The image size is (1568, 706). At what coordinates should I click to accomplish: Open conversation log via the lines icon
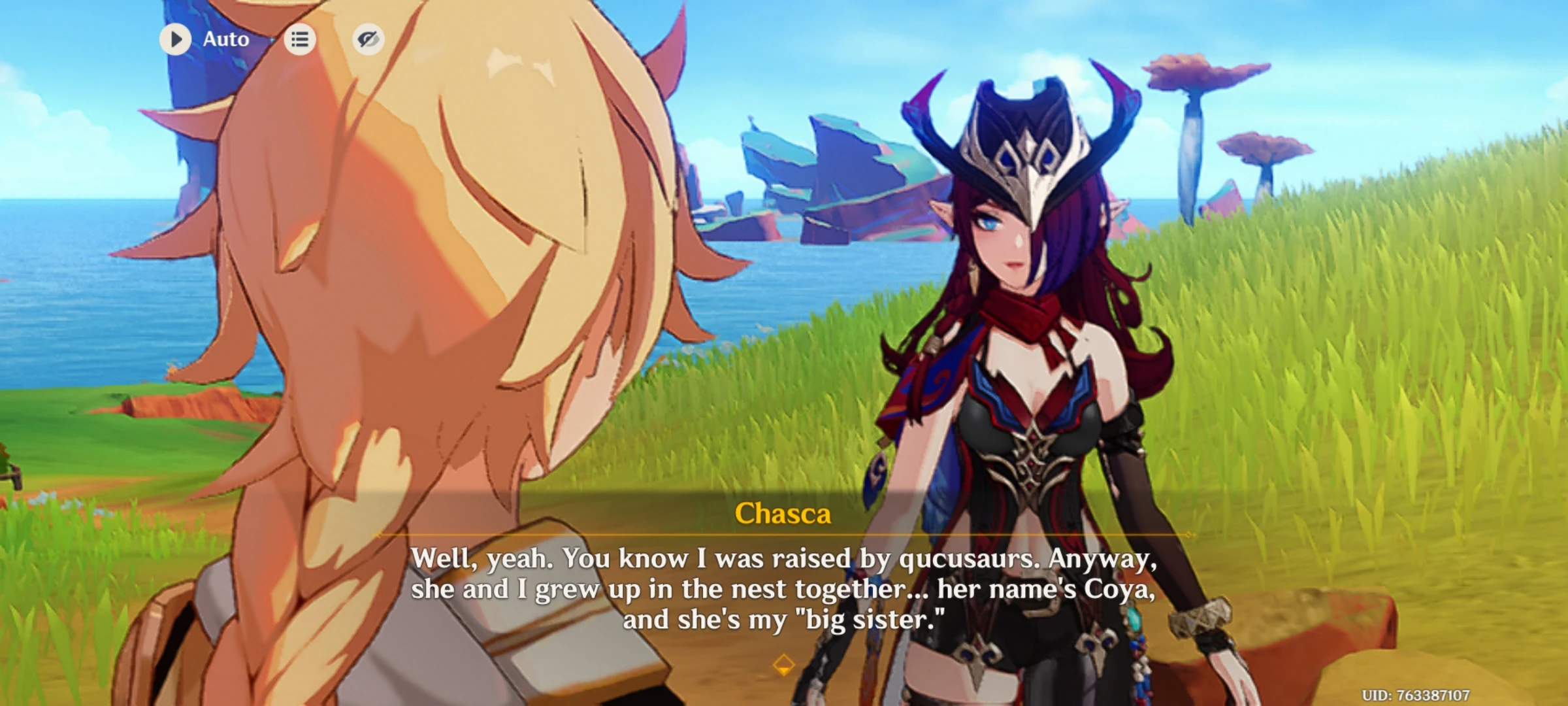[x=300, y=39]
